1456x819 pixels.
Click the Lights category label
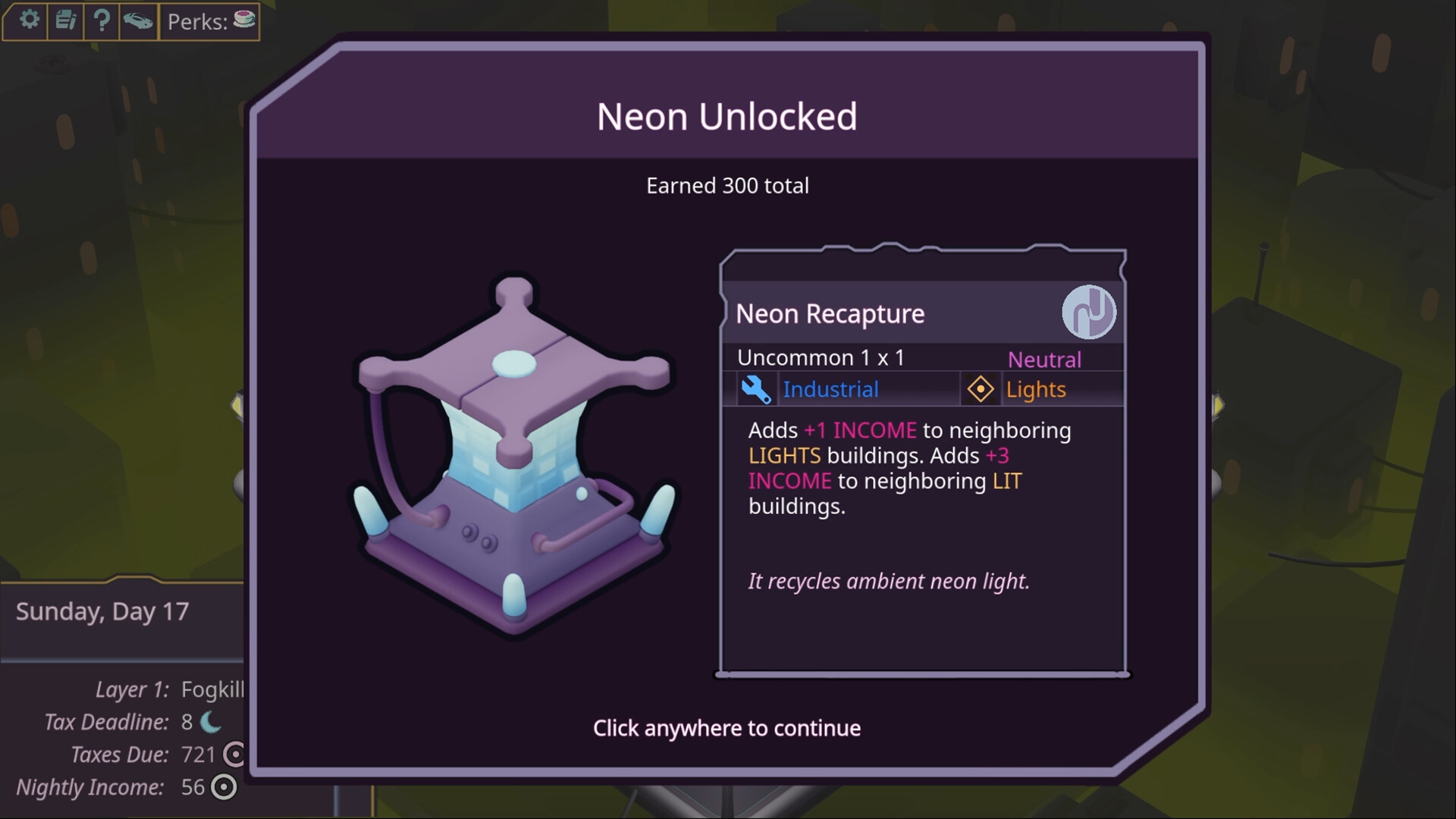(x=1036, y=389)
